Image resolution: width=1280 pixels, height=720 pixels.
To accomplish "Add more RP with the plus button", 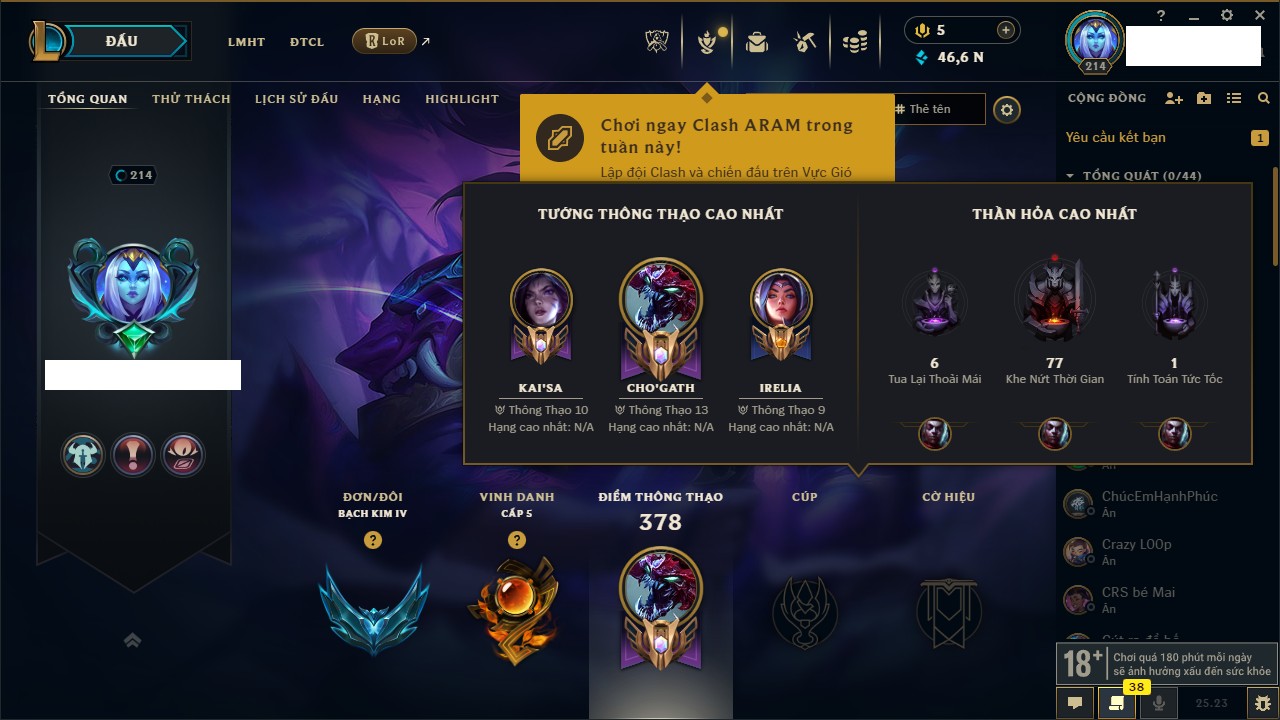I will (1006, 30).
